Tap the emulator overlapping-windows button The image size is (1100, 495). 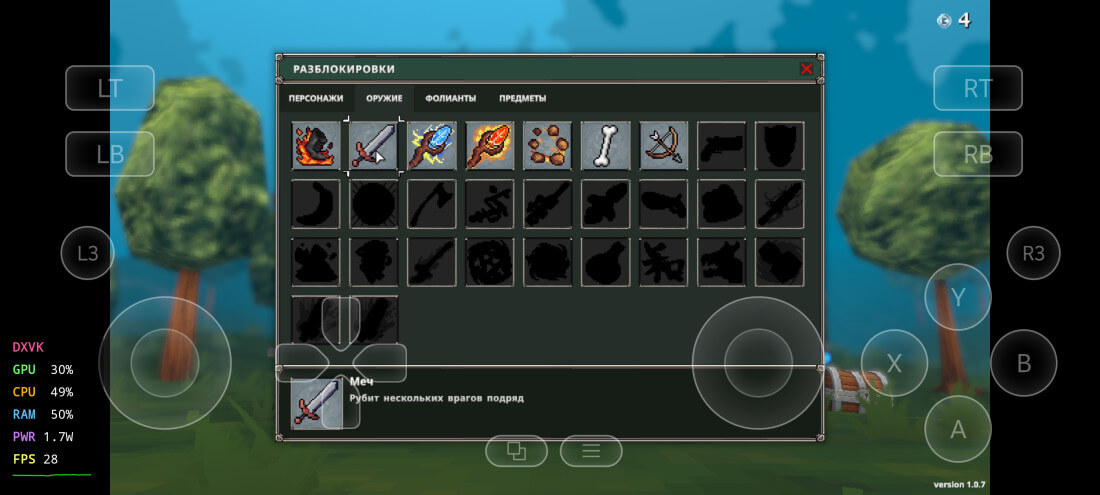click(516, 452)
